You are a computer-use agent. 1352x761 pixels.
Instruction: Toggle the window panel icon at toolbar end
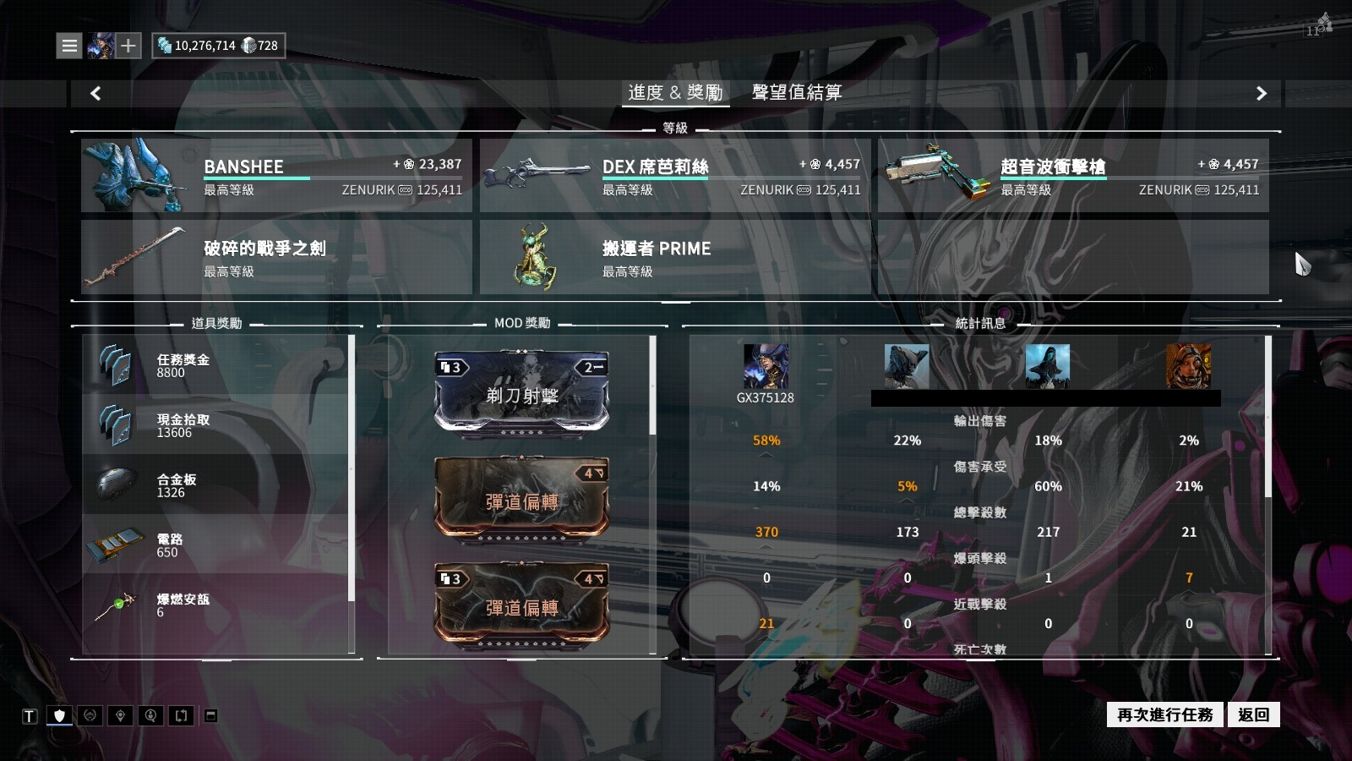point(210,716)
